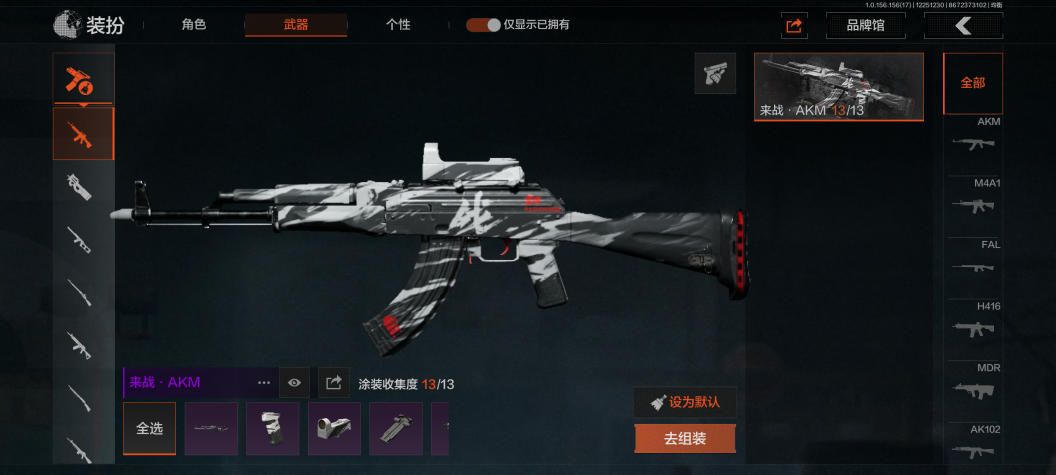This screenshot has height=475, width=1056.
Task: Choose the 全部 weapon filter
Action: coord(972,83)
